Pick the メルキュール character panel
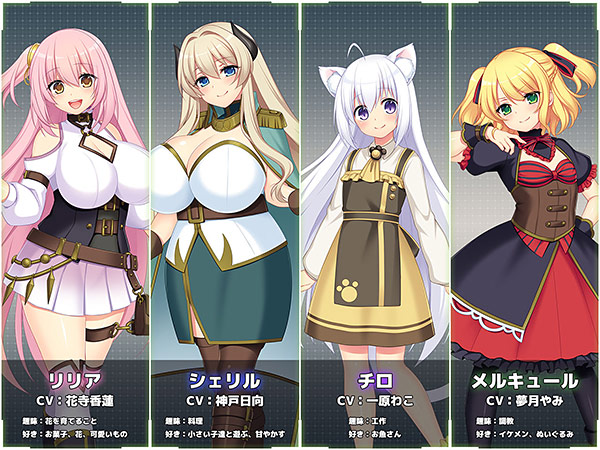Viewport: 600px width, 450px height. (x=525, y=225)
